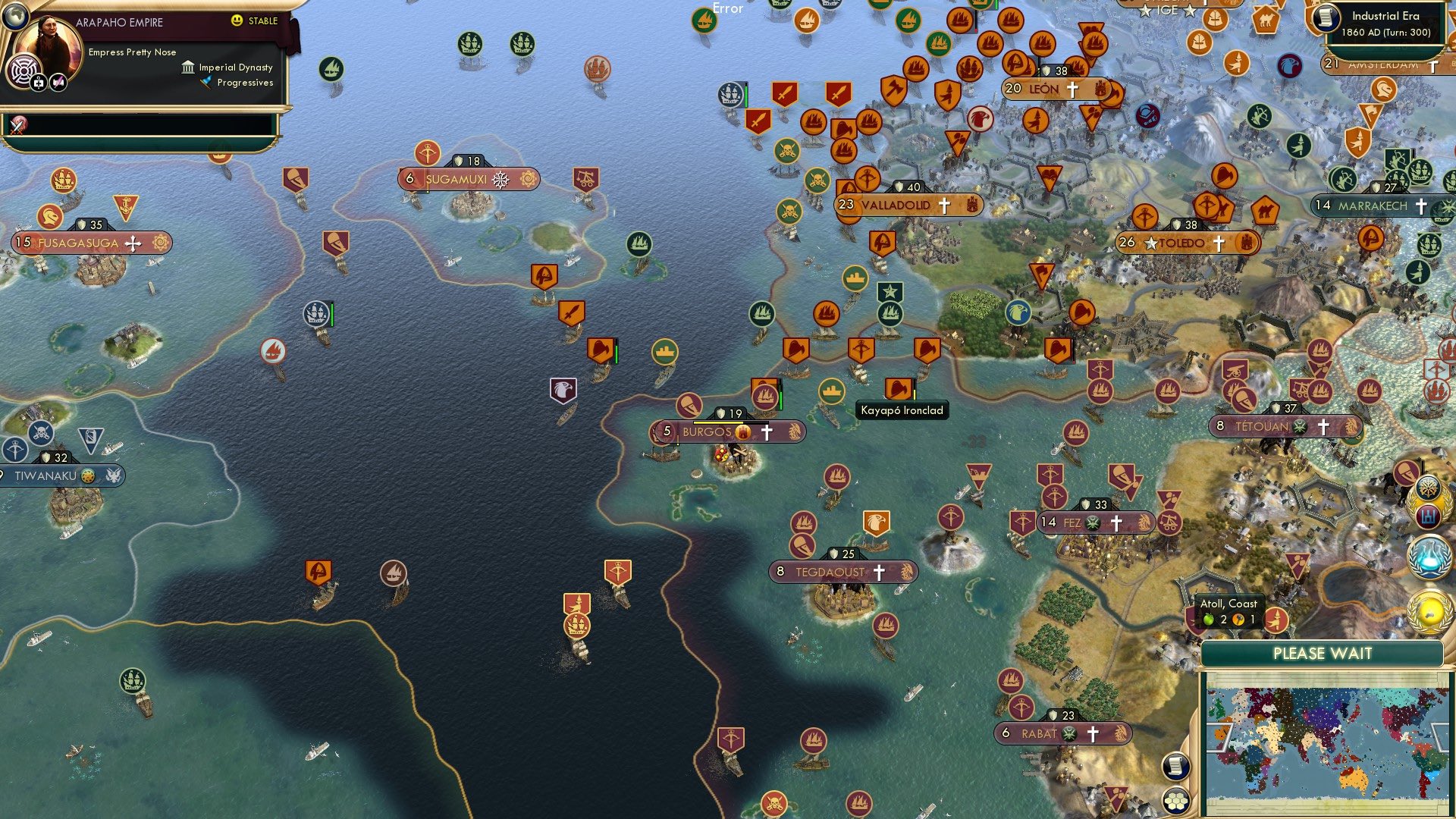Click the Progressives flag icon
Screen dimensions: 1456x819
[x=206, y=82]
